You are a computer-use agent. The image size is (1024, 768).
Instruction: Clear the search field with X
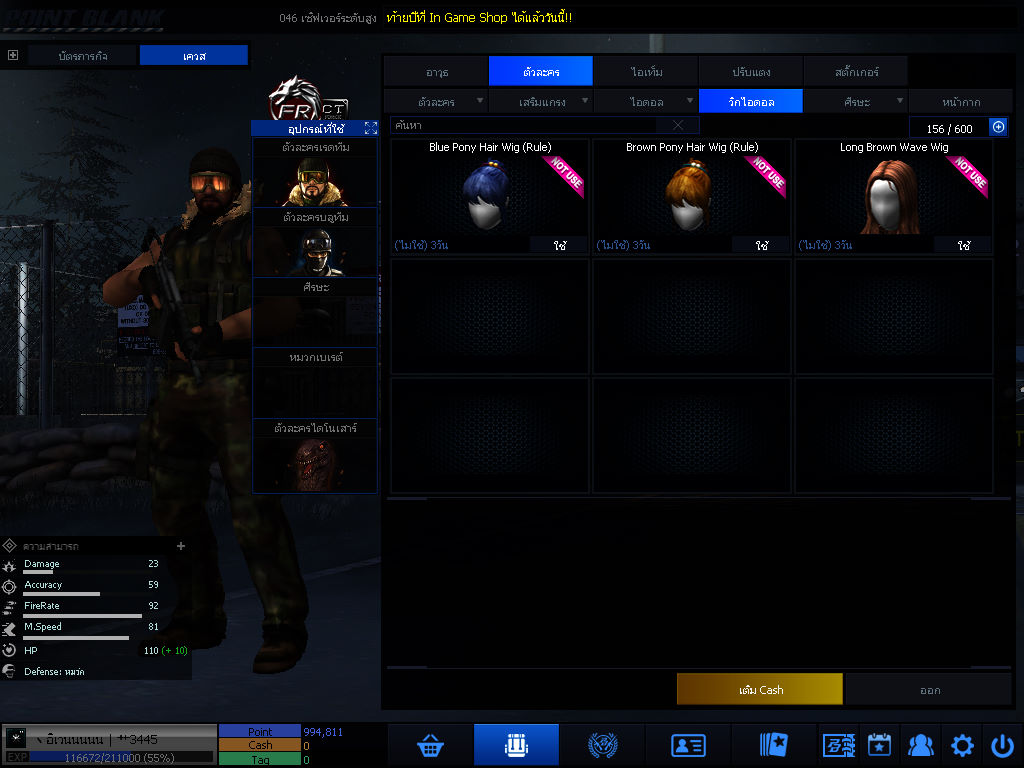pyautogui.click(x=678, y=126)
